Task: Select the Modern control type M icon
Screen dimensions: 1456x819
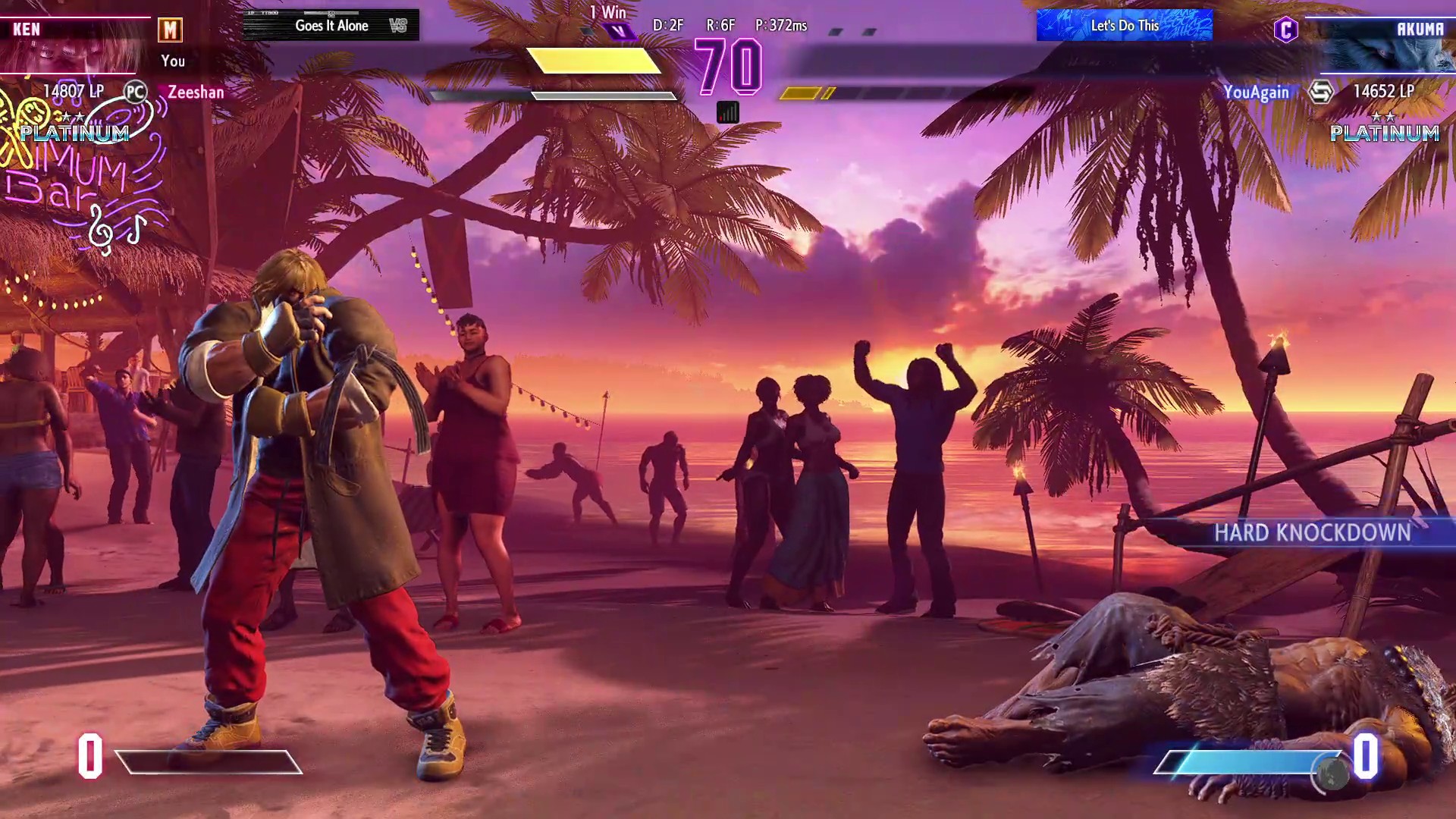Action: click(x=170, y=30)
